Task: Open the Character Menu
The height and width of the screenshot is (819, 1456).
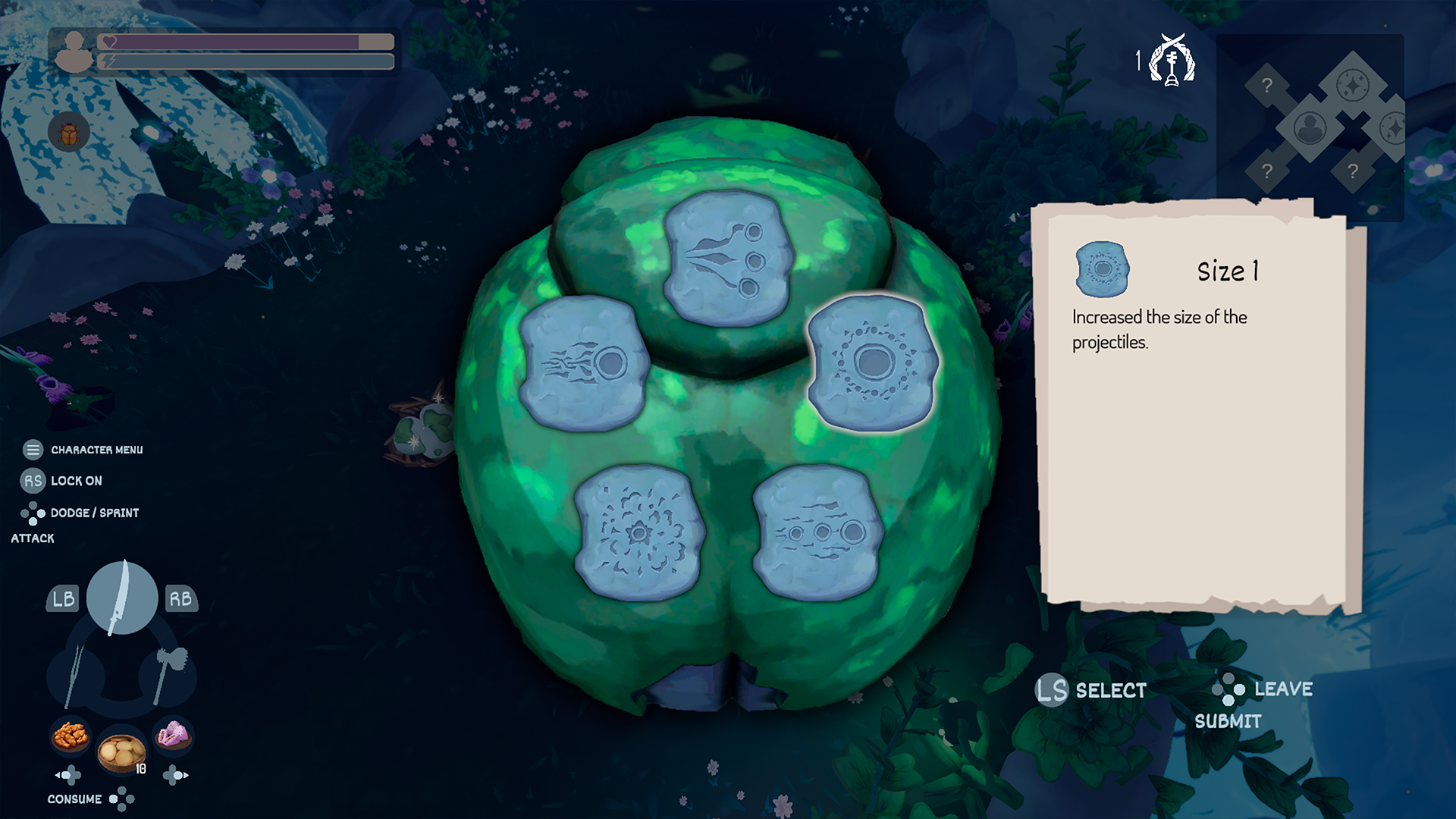Action: [x=33, y=449]
